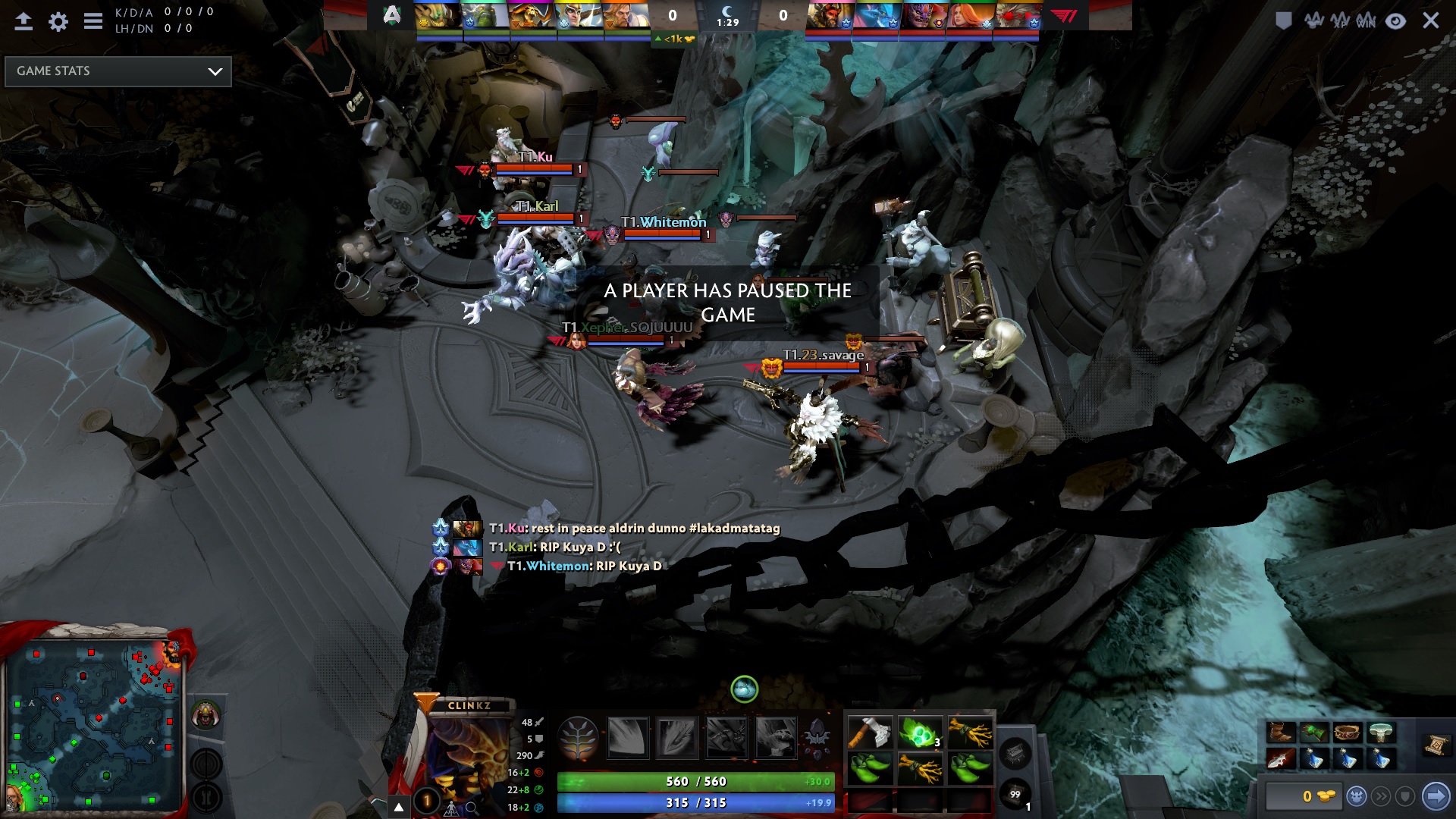1456x819 pixels.
Task: Expand the HUD chevron beside the minimap
Action: point(397,805)
